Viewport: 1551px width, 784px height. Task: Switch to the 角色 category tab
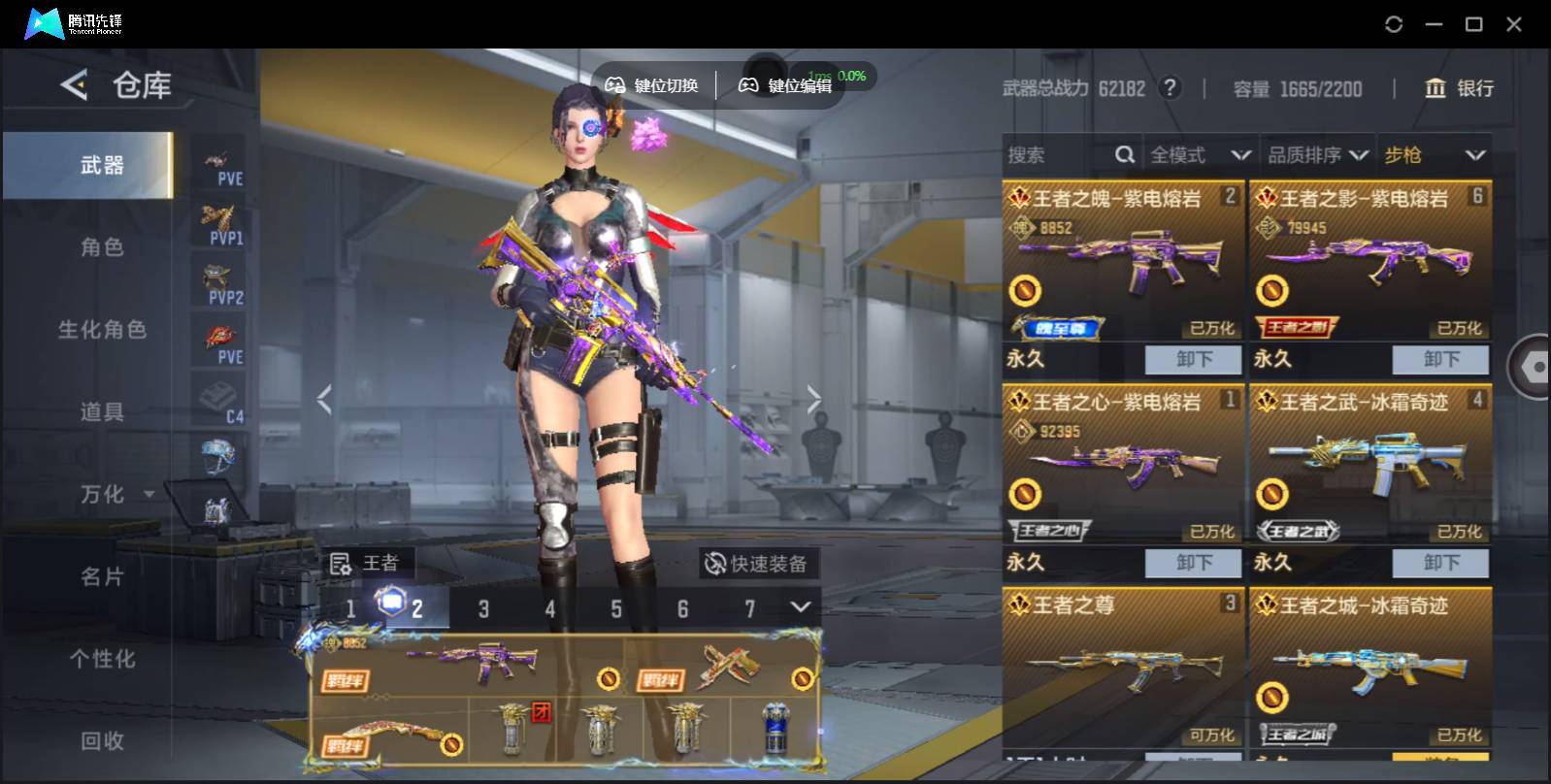click(102, 247)
